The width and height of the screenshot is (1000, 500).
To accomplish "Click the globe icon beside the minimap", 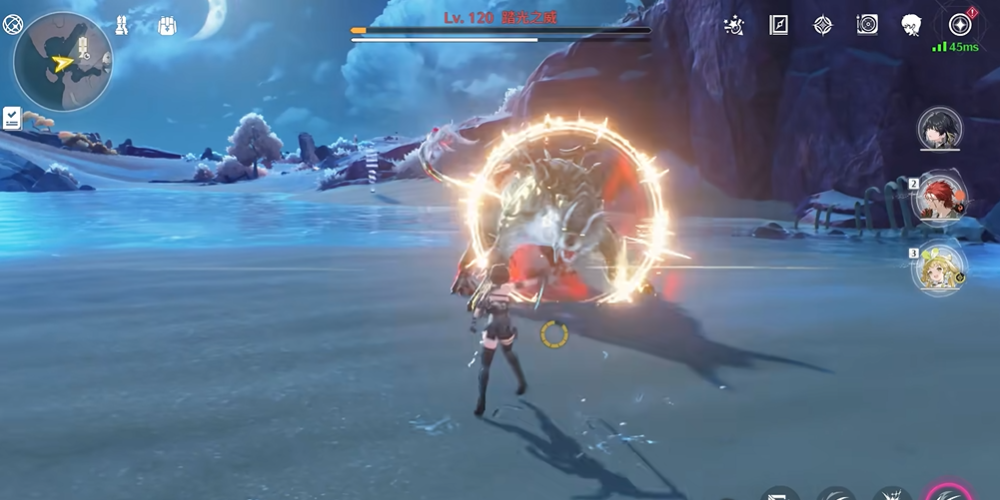I will pyautogui.click(x=13, y=25).
